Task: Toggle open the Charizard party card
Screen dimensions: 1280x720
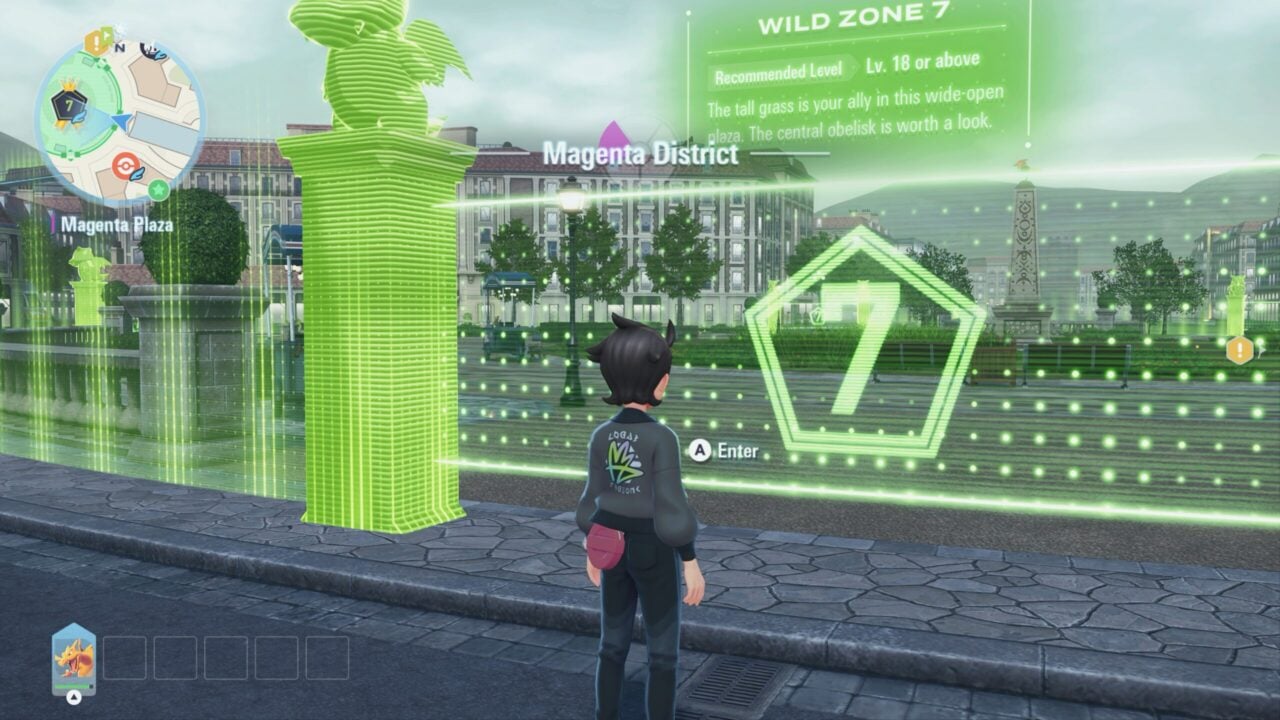Action: tap(75, 698)
